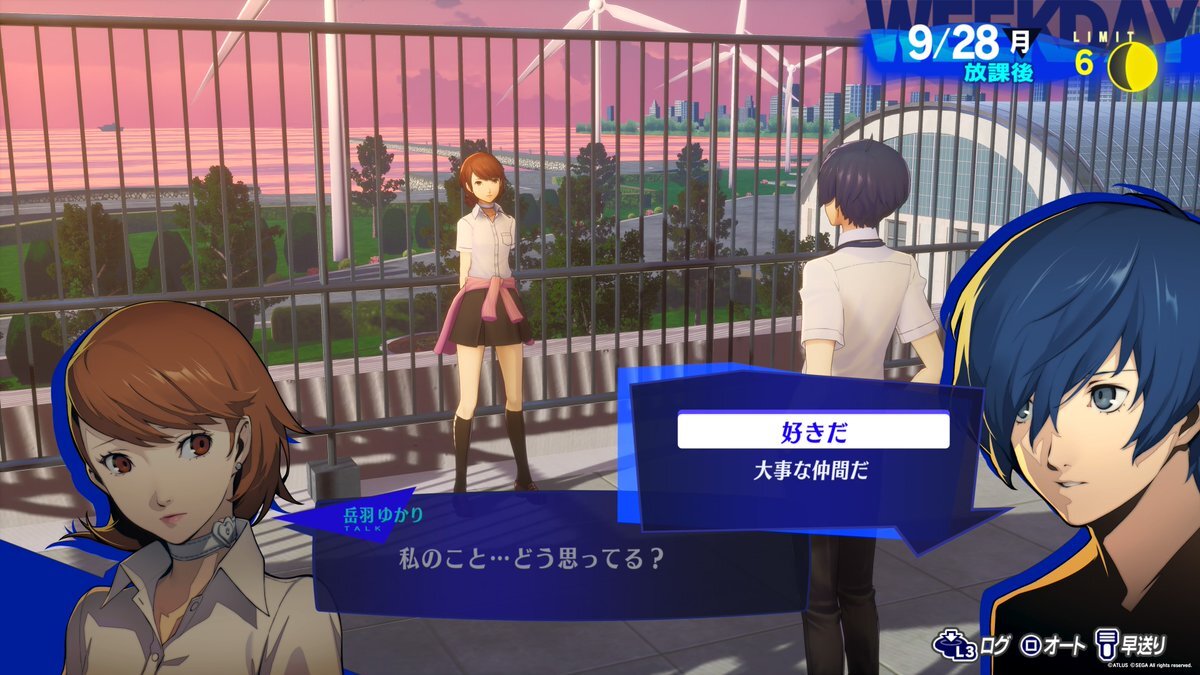Choose the 好きだ reply option
Screen dimensions: 1200x675
pos(812,431)
